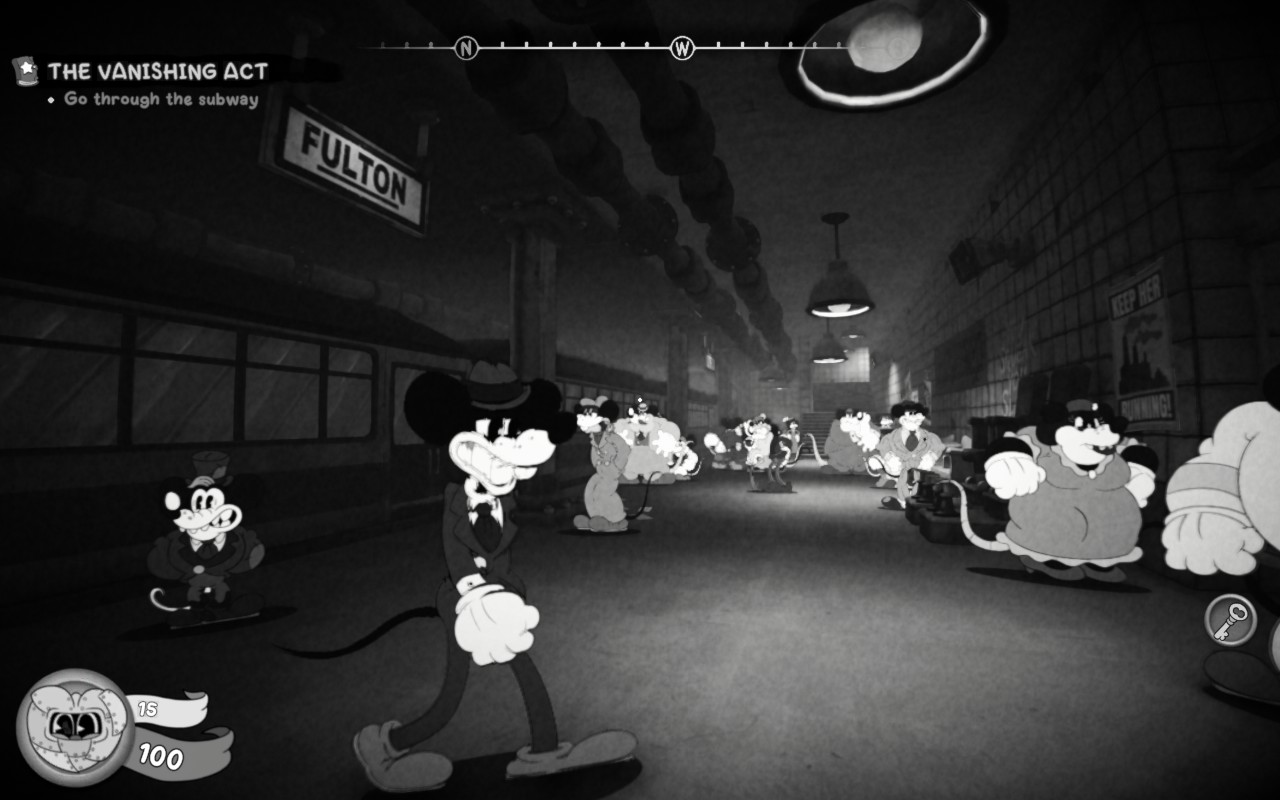Click the North marker on the compass

(466, 47)
